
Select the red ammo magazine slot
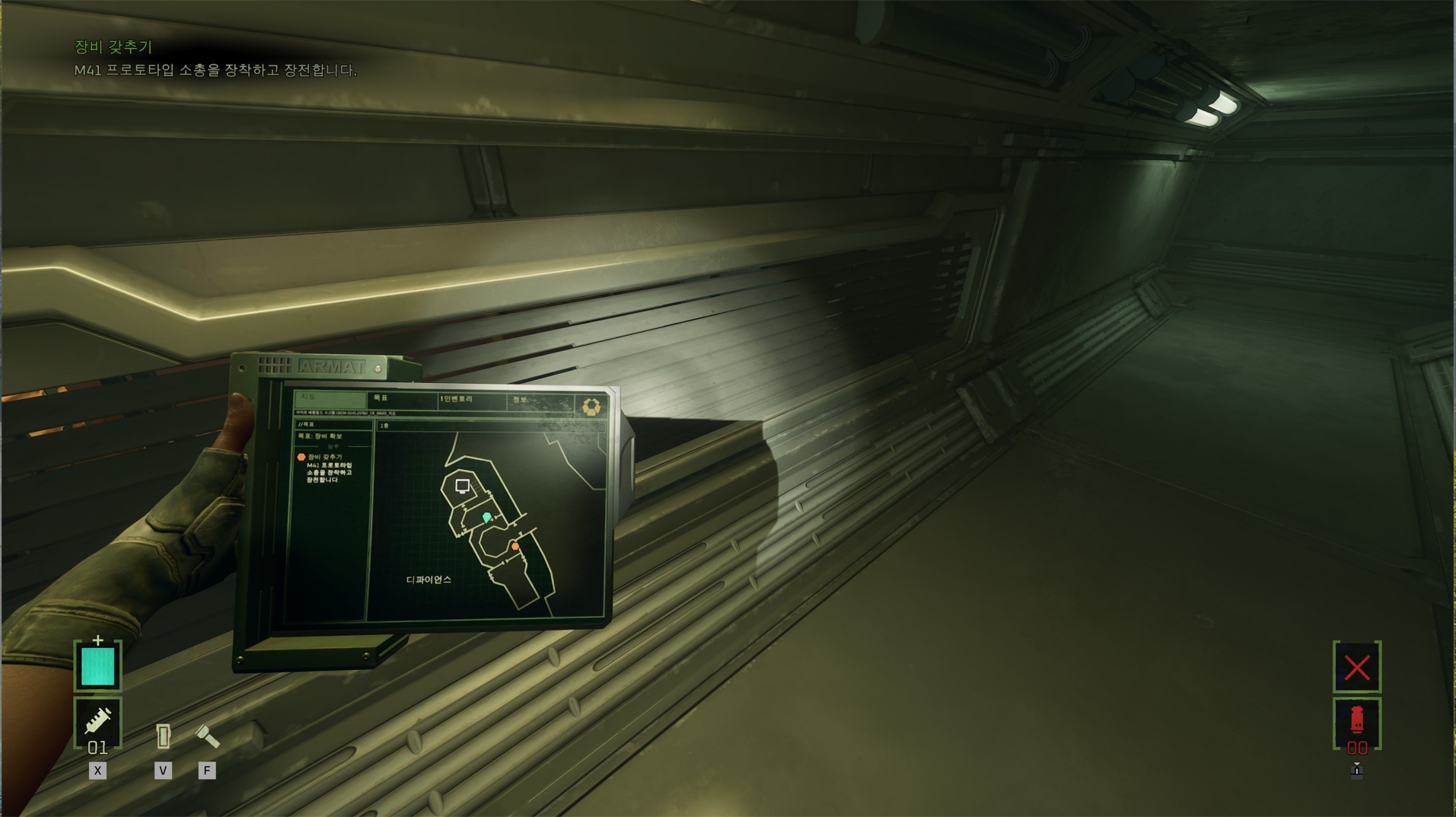click(x=1356, y=723)
